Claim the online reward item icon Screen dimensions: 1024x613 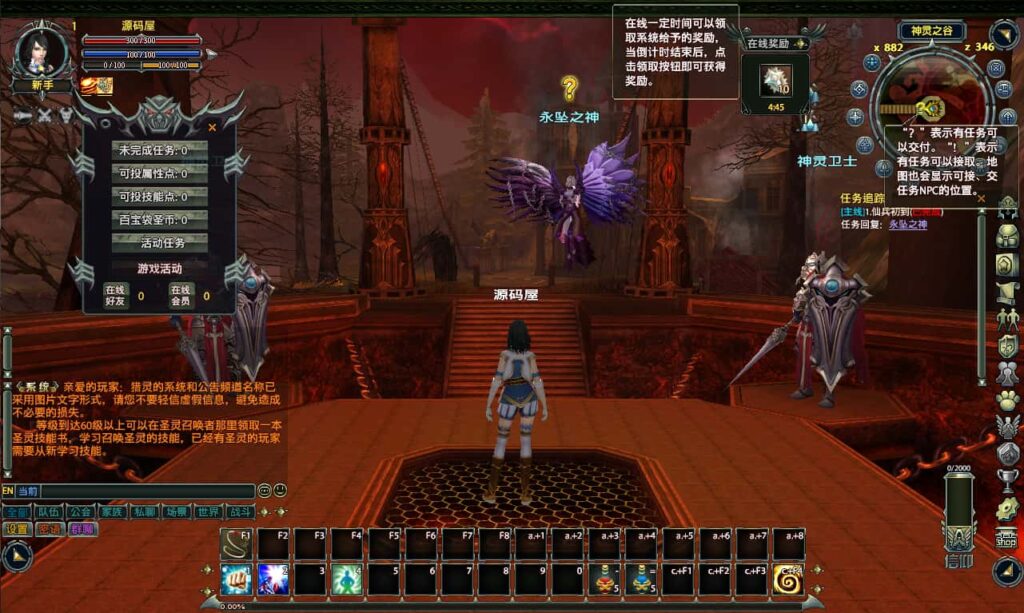coord(775,79)
